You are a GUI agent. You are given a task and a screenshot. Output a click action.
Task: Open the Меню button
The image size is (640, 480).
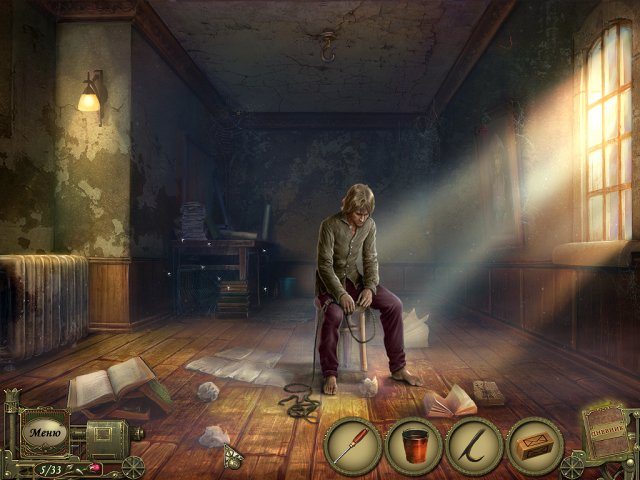point(46,434)
